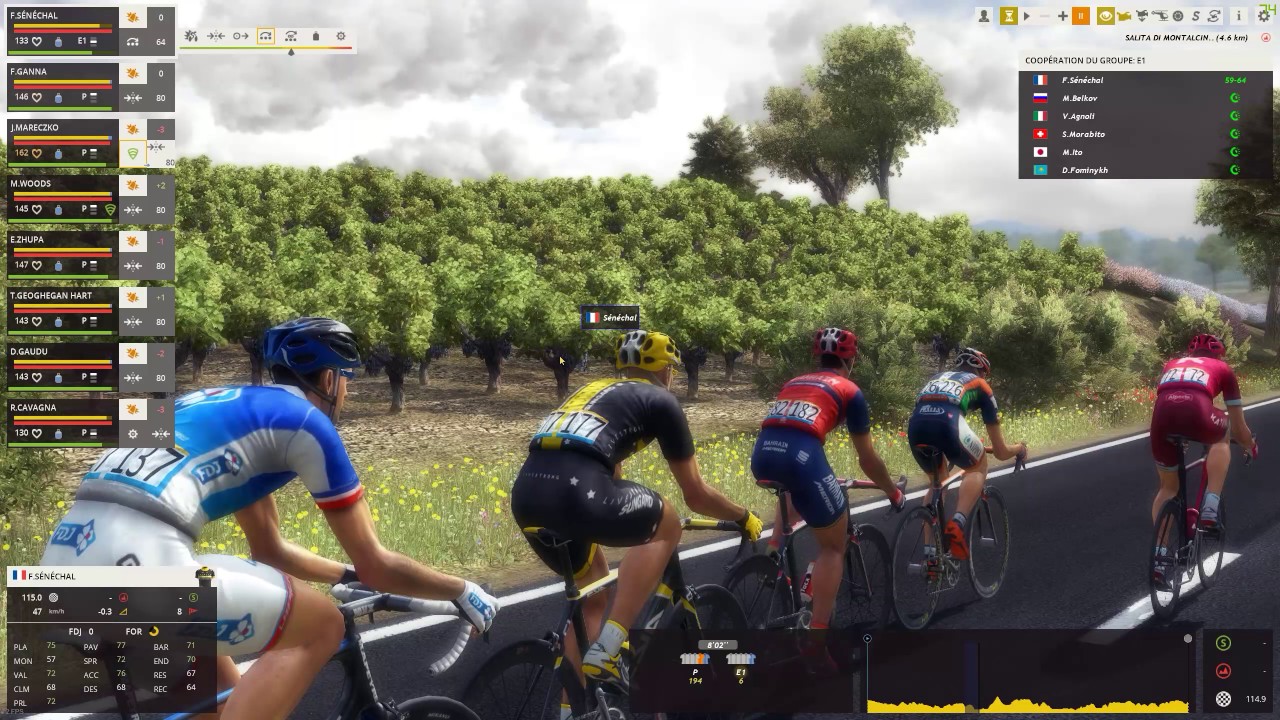The image size is (1280, 720).
Task: Select rider M.Woods's panel
Action: pos(62,197)
